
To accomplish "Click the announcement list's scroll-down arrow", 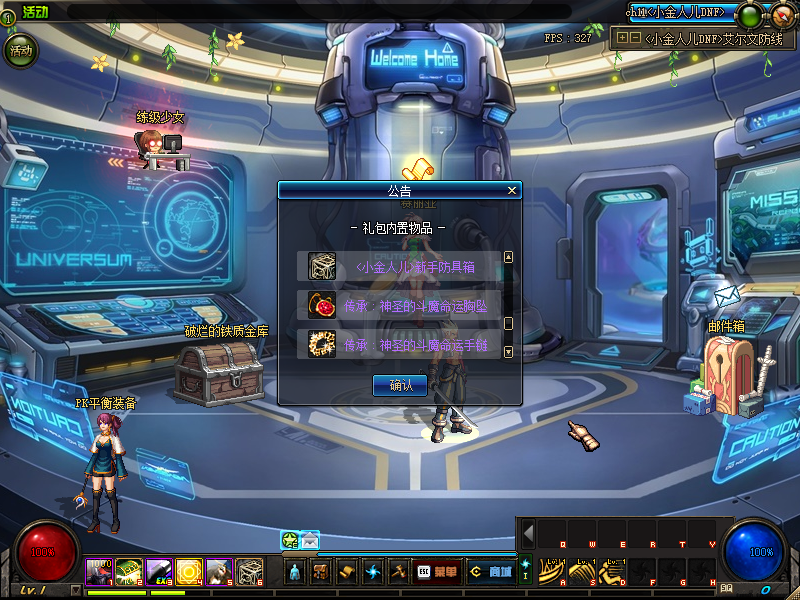I will tap(508, 352).
